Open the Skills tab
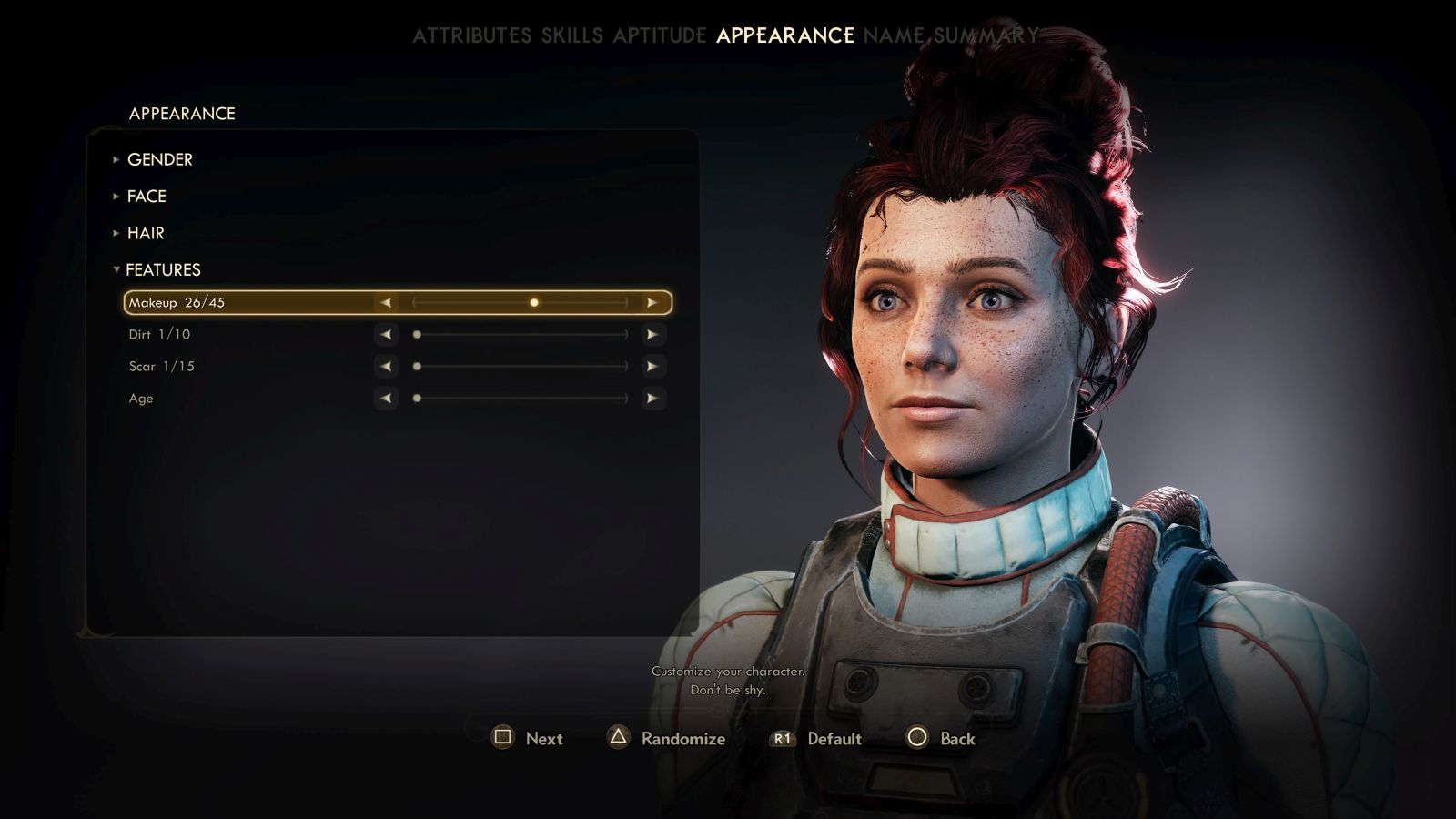This screenshot has height=819, width=1456. tap(571, 35)
